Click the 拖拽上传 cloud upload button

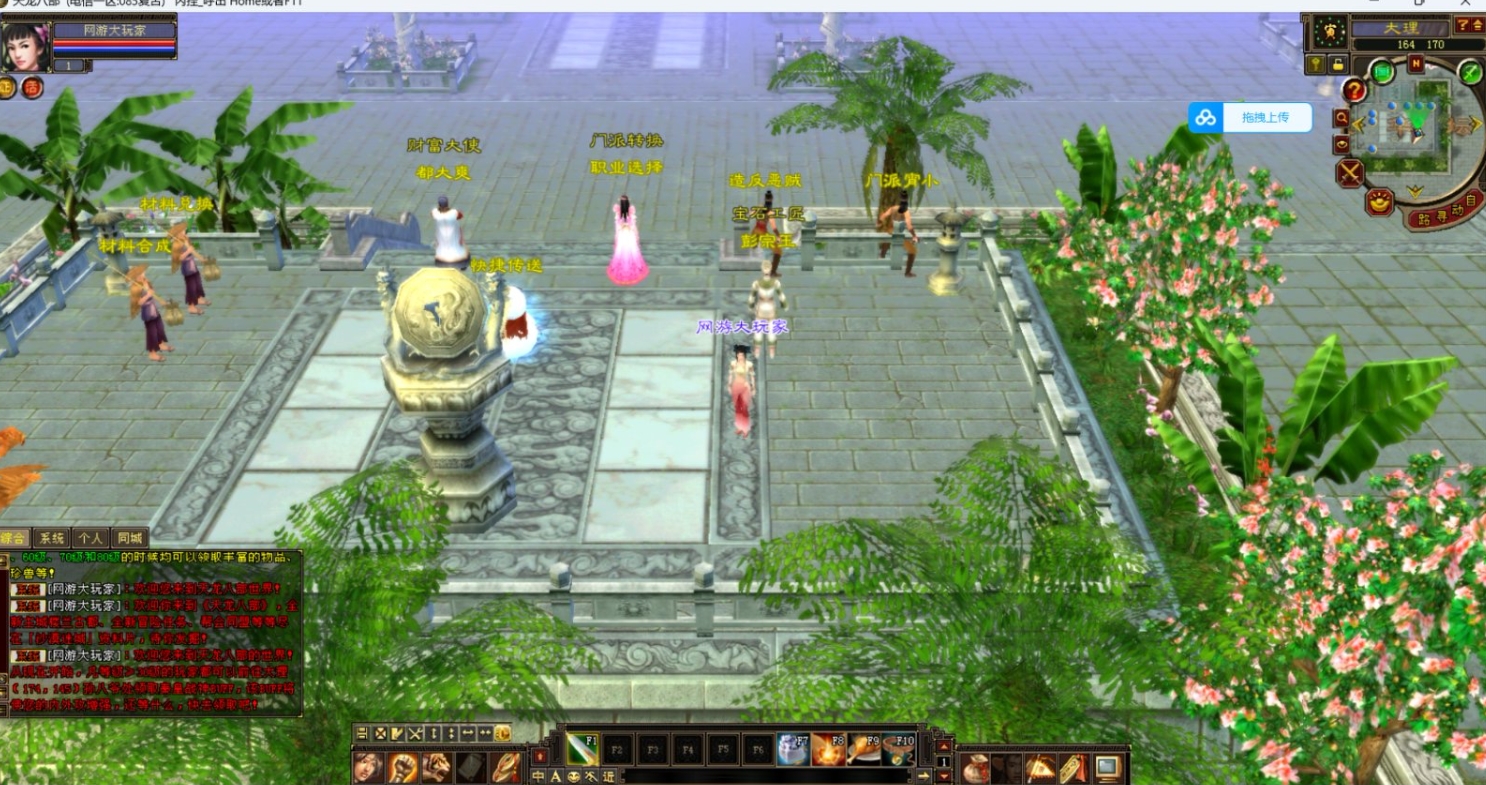click(1250, 117)
